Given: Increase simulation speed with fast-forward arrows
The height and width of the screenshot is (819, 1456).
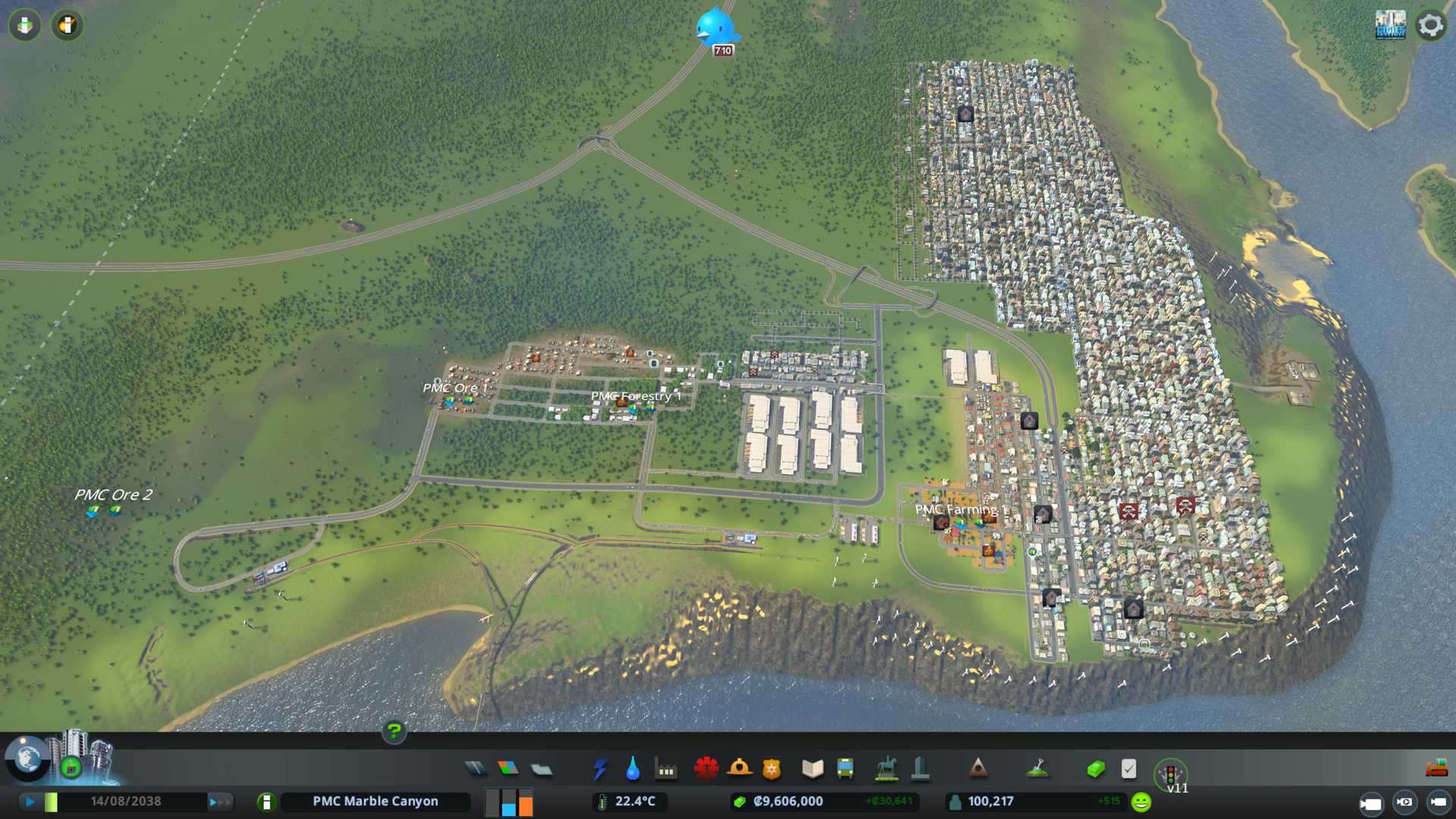Looking at the screenshot, I should coord(219,802).
